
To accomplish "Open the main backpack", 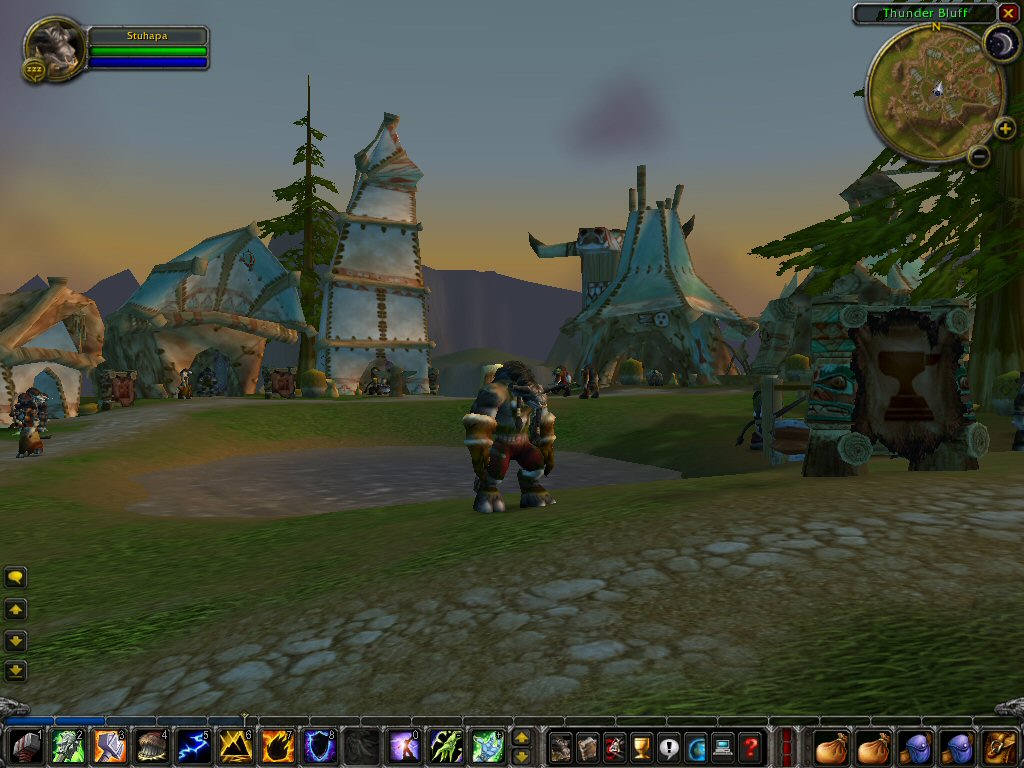I will 999,746.
